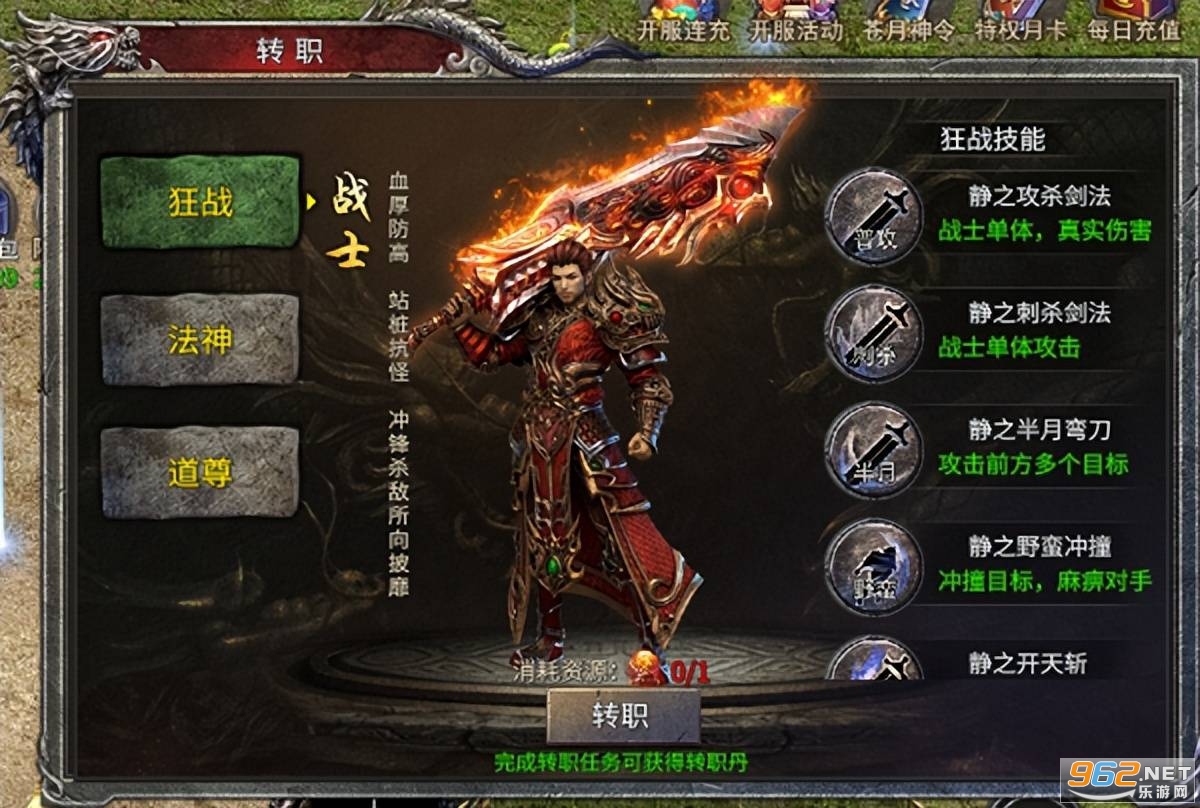The width and height of the screenshot is (1200, 808).
Task: Open the 苍月神令 menu icon
Action: pos(907,20)
